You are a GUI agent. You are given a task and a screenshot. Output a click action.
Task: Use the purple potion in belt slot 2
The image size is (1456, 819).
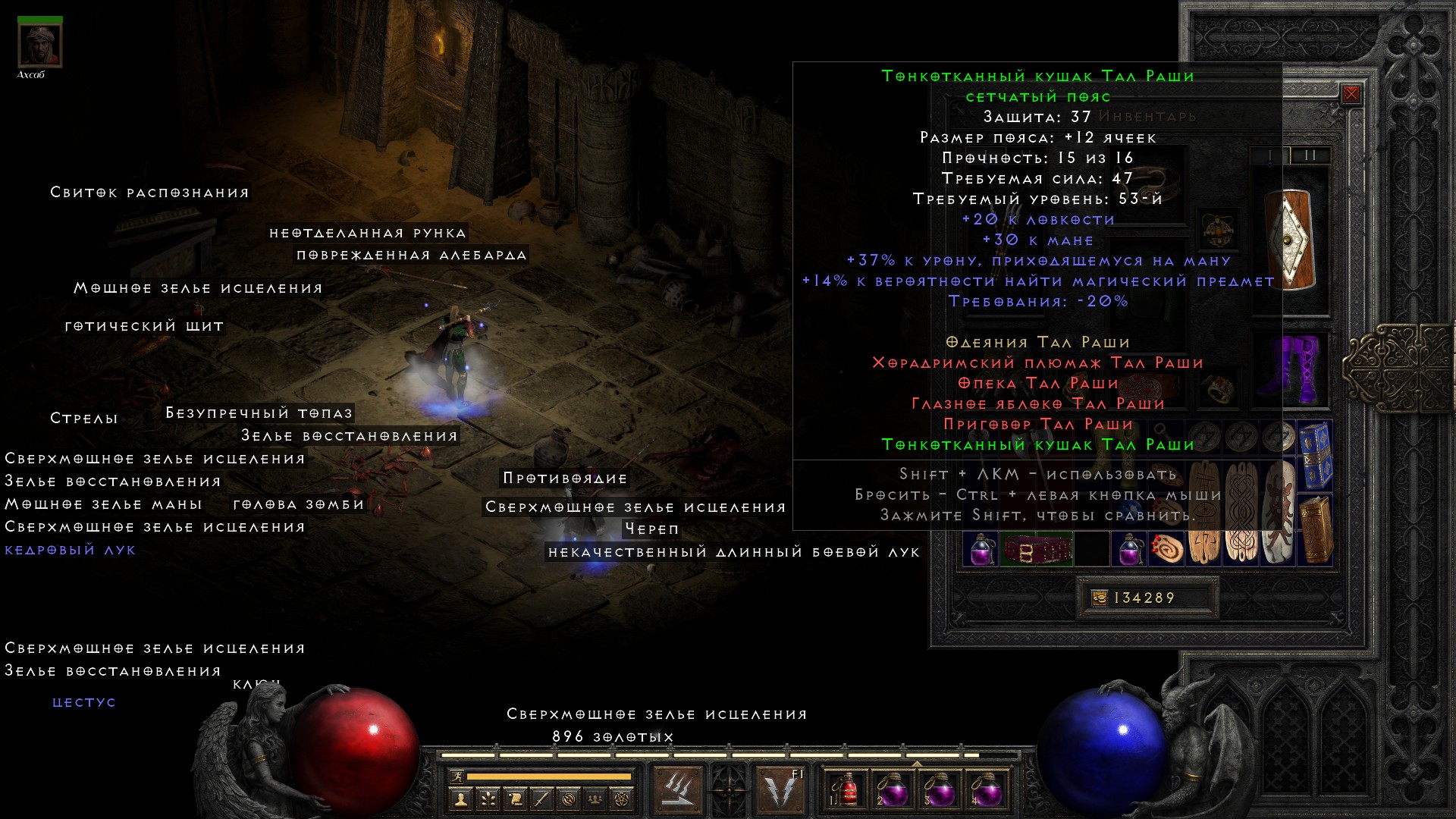point(893,790)
